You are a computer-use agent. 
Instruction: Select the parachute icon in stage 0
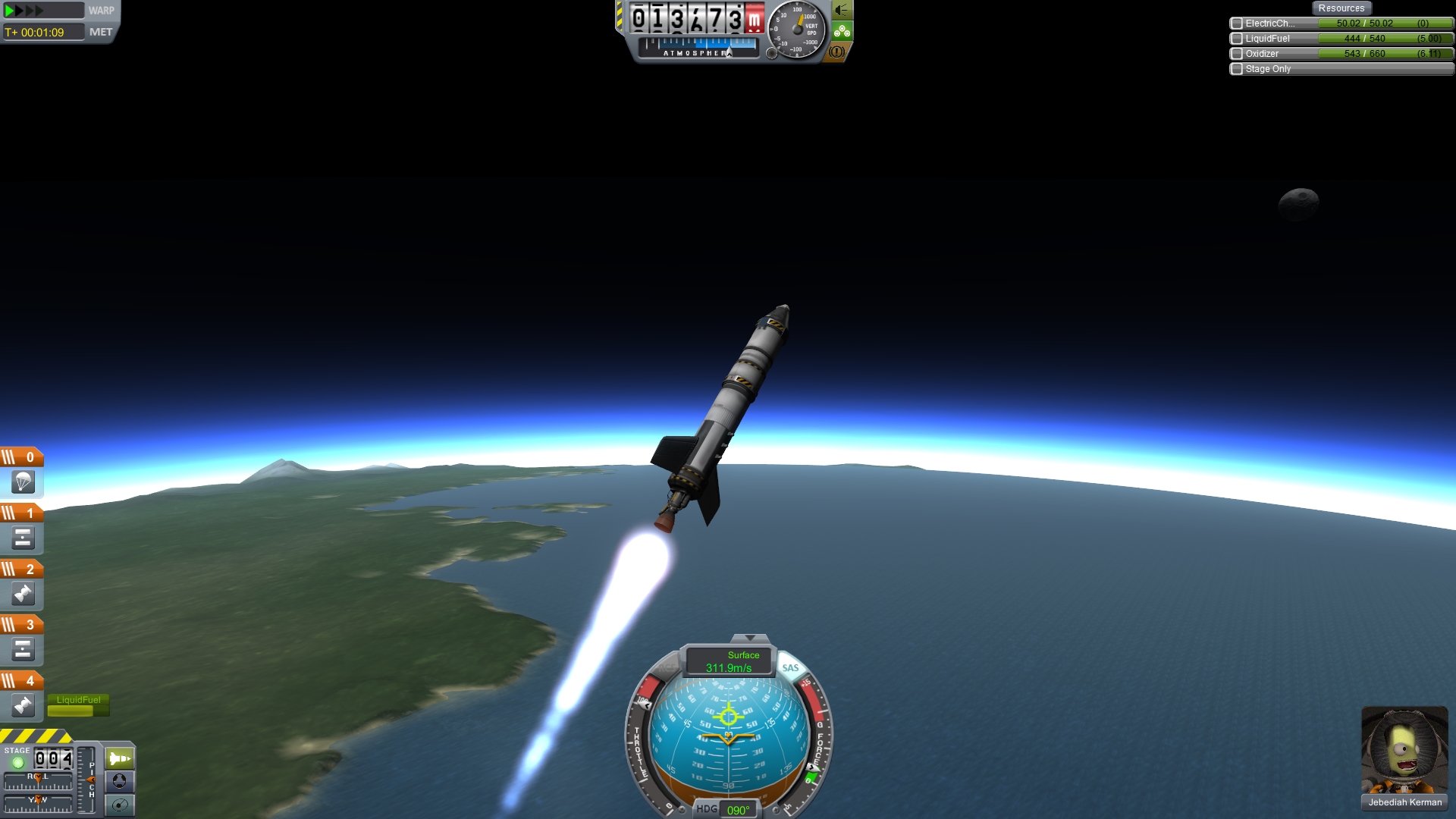[x=23, y=482]
